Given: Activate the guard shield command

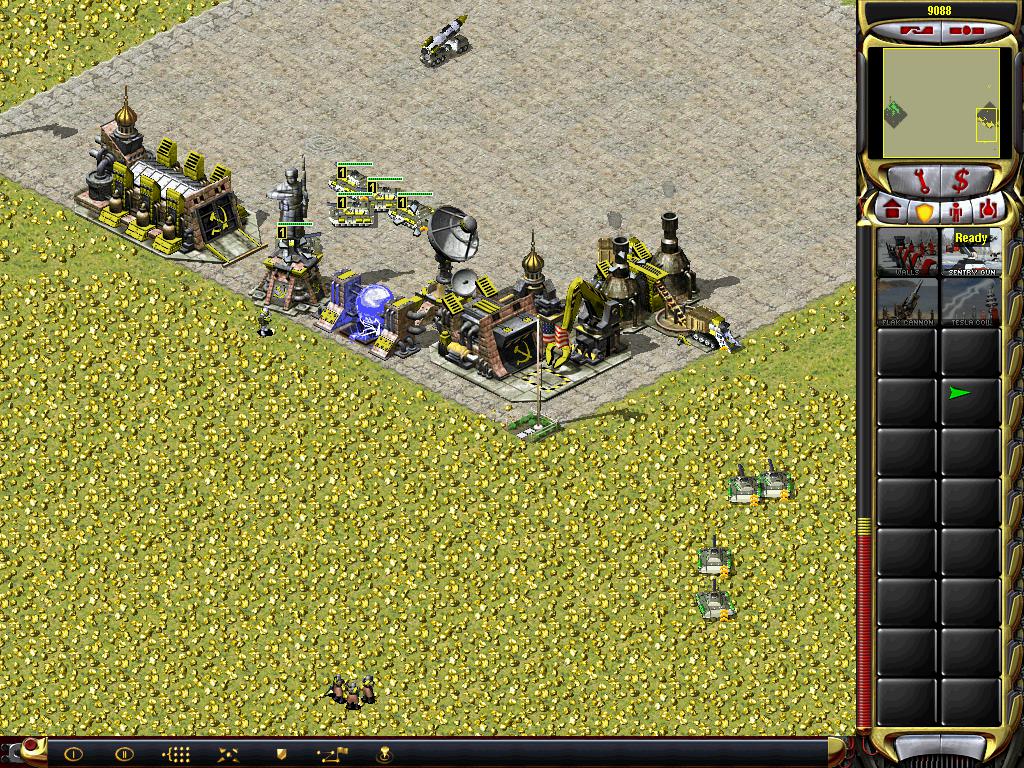Looking at the screenshot, I should tap(281, 754).
